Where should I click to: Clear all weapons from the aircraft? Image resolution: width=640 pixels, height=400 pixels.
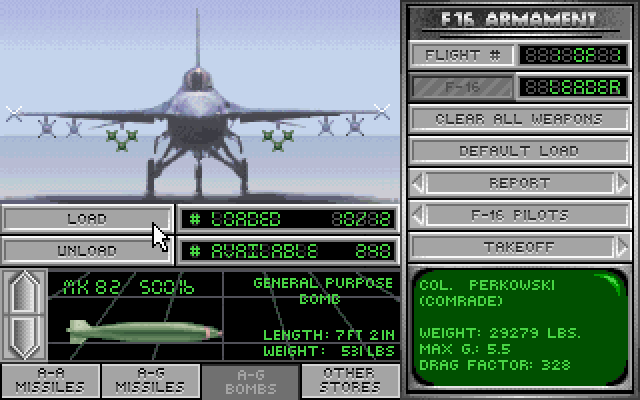[519, 119]
